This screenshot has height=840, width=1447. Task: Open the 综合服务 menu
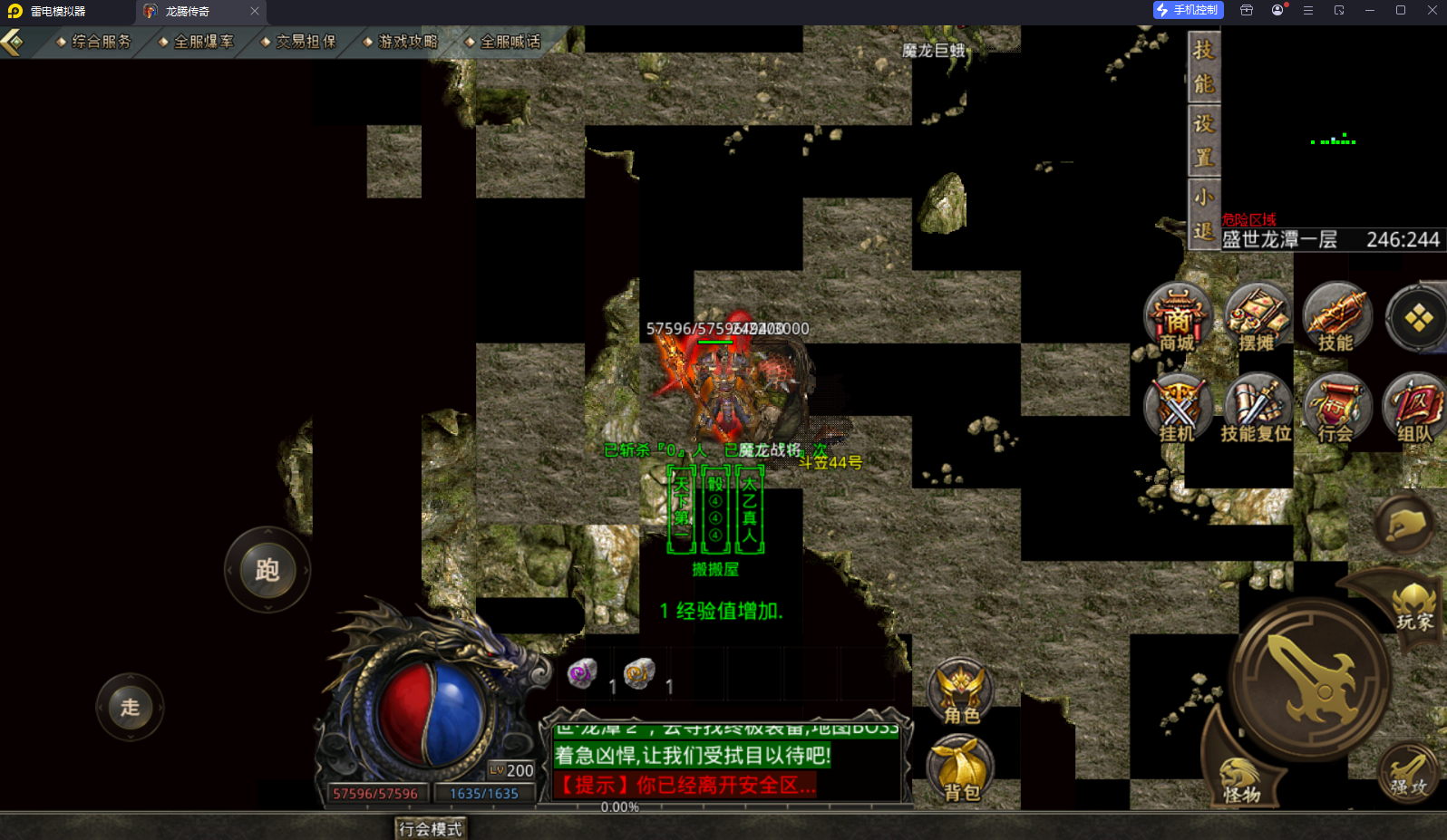coord(94,42)
